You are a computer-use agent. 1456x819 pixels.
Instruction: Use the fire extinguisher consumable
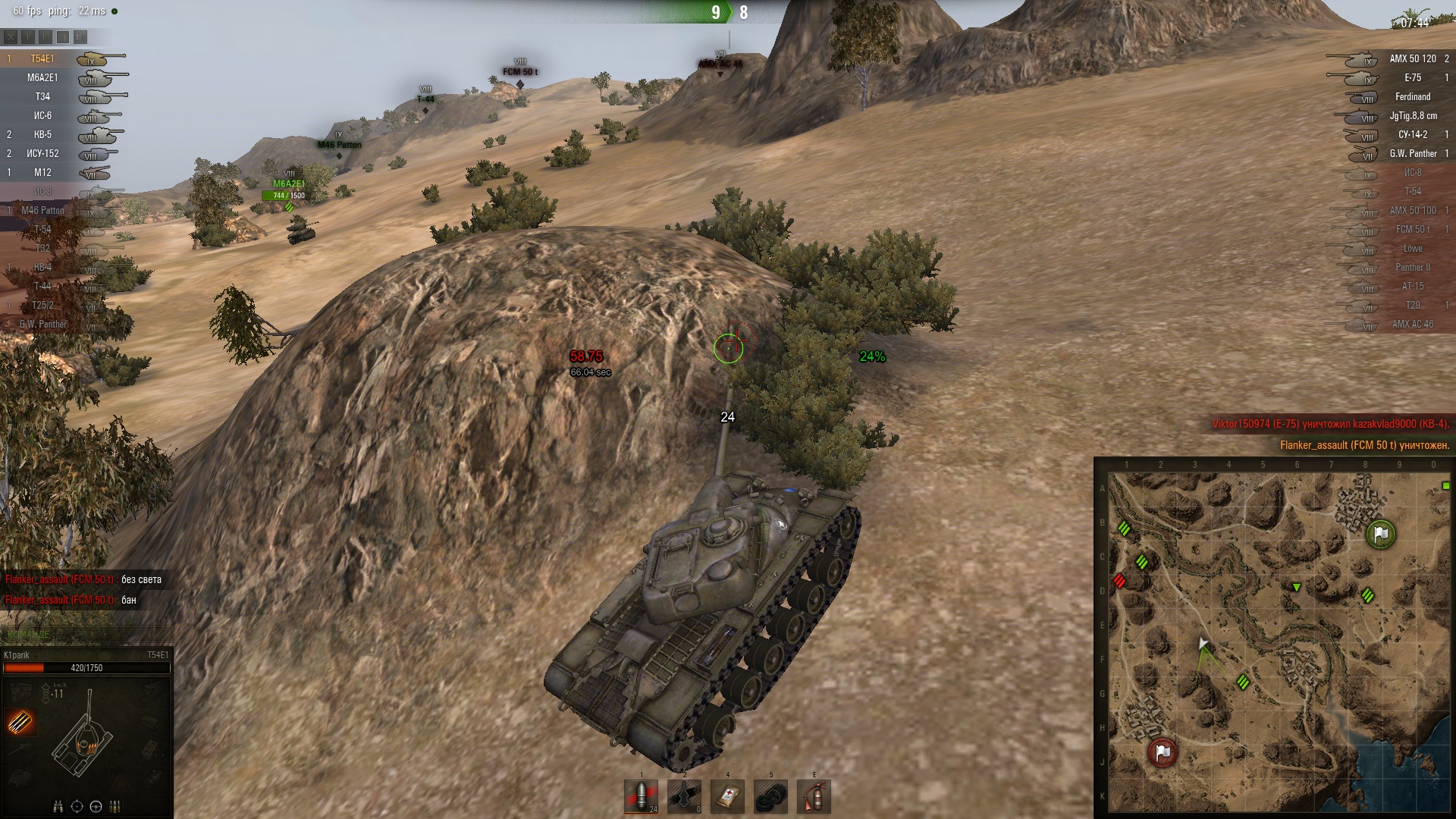pos(814,796)
